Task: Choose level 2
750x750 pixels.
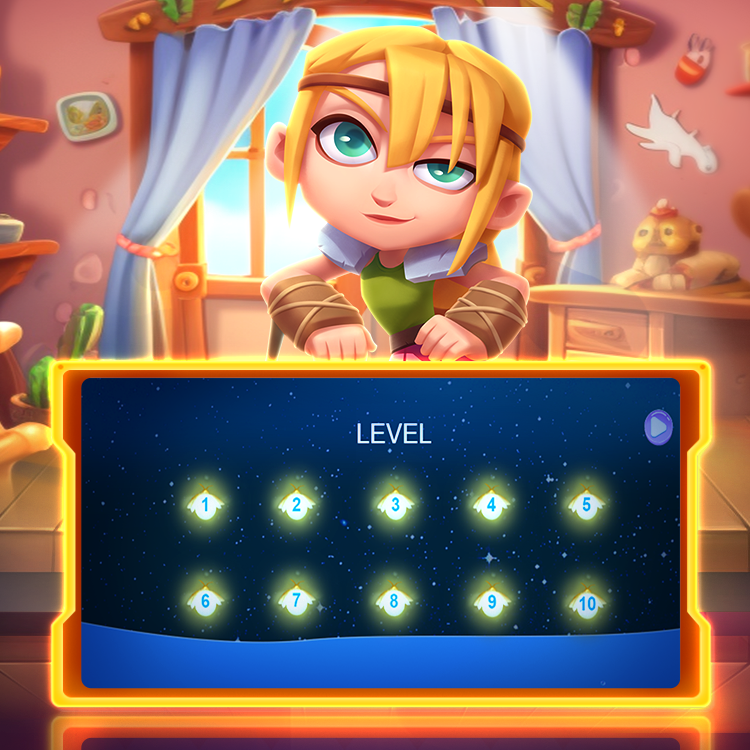Action: click(x=296, y=504)
